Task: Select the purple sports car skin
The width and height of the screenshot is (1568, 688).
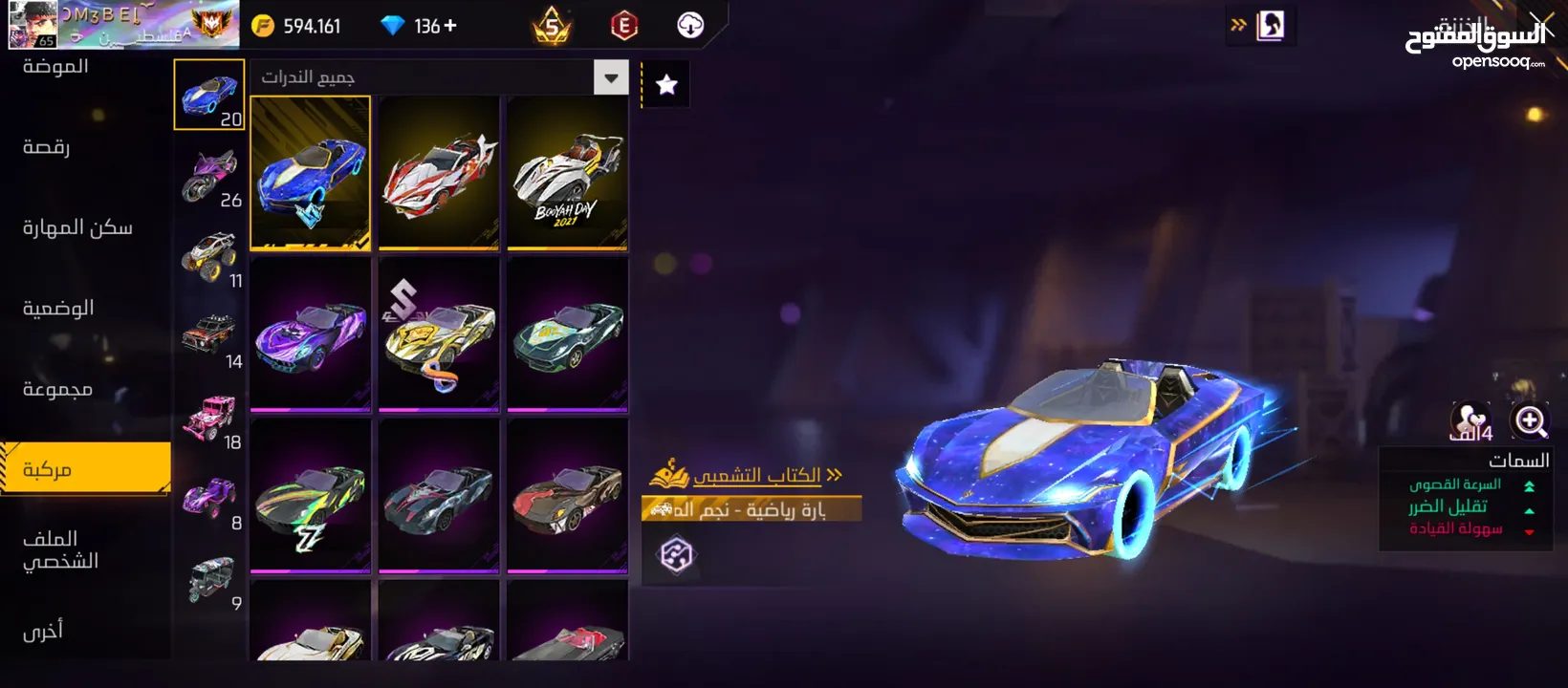Action: (310, 333)
